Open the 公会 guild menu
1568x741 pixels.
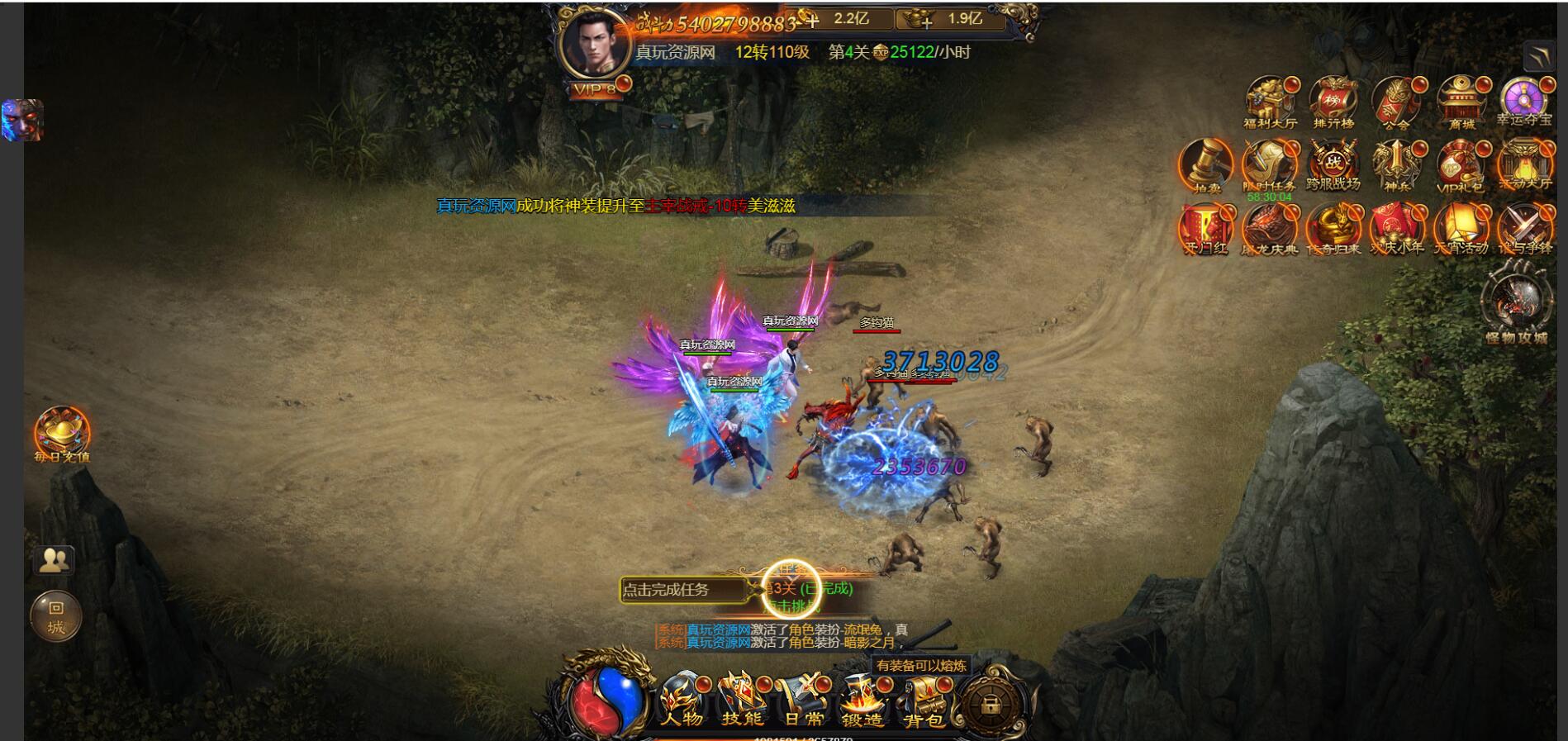1396,101
